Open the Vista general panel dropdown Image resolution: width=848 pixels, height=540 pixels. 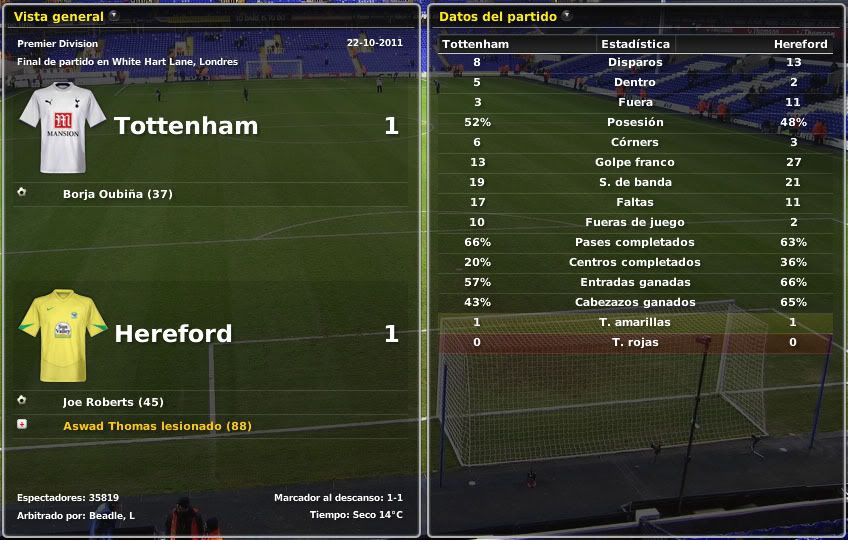tap(114, 16)
